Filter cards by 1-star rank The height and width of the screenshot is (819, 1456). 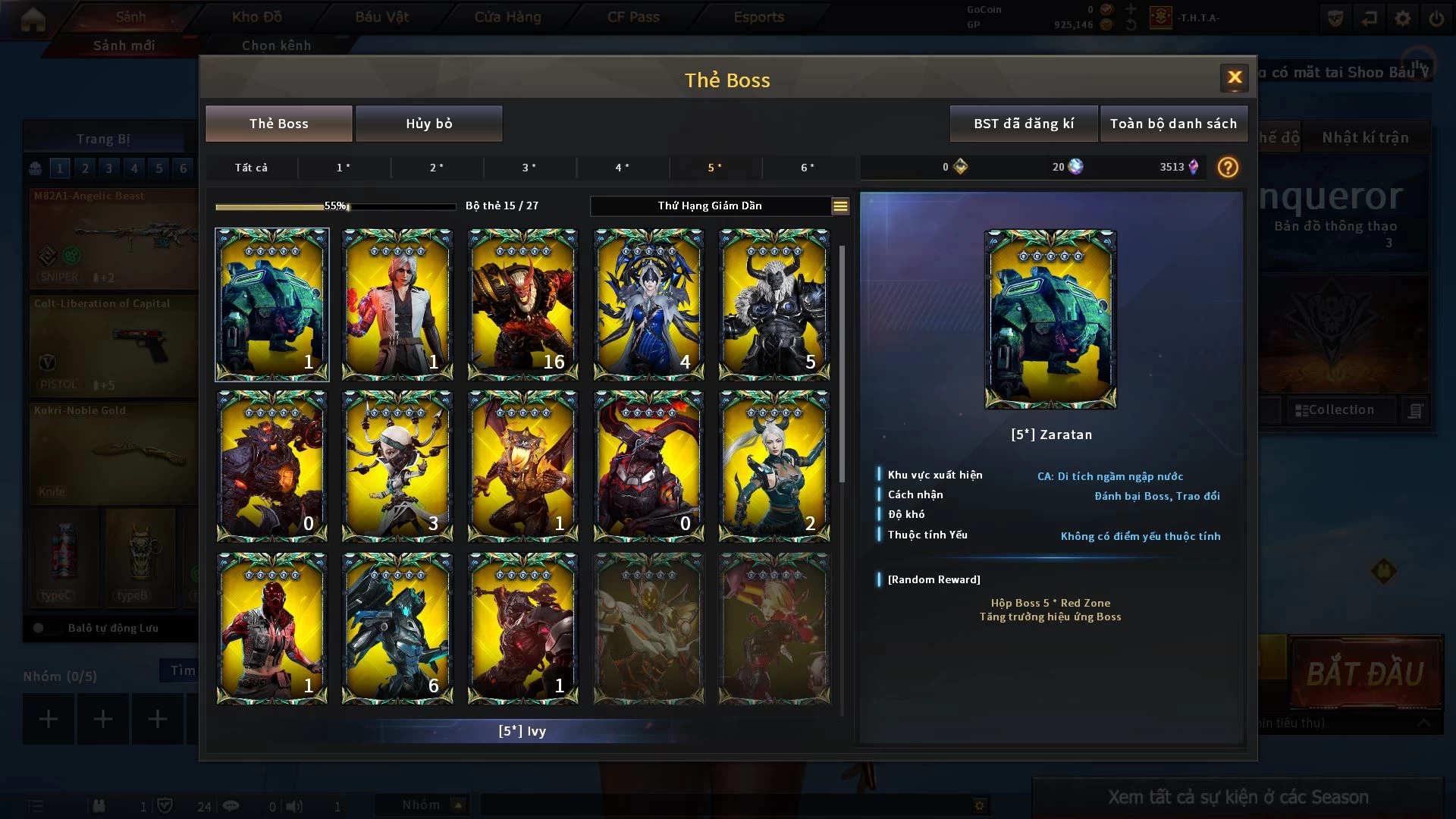(x=344, y=168)
